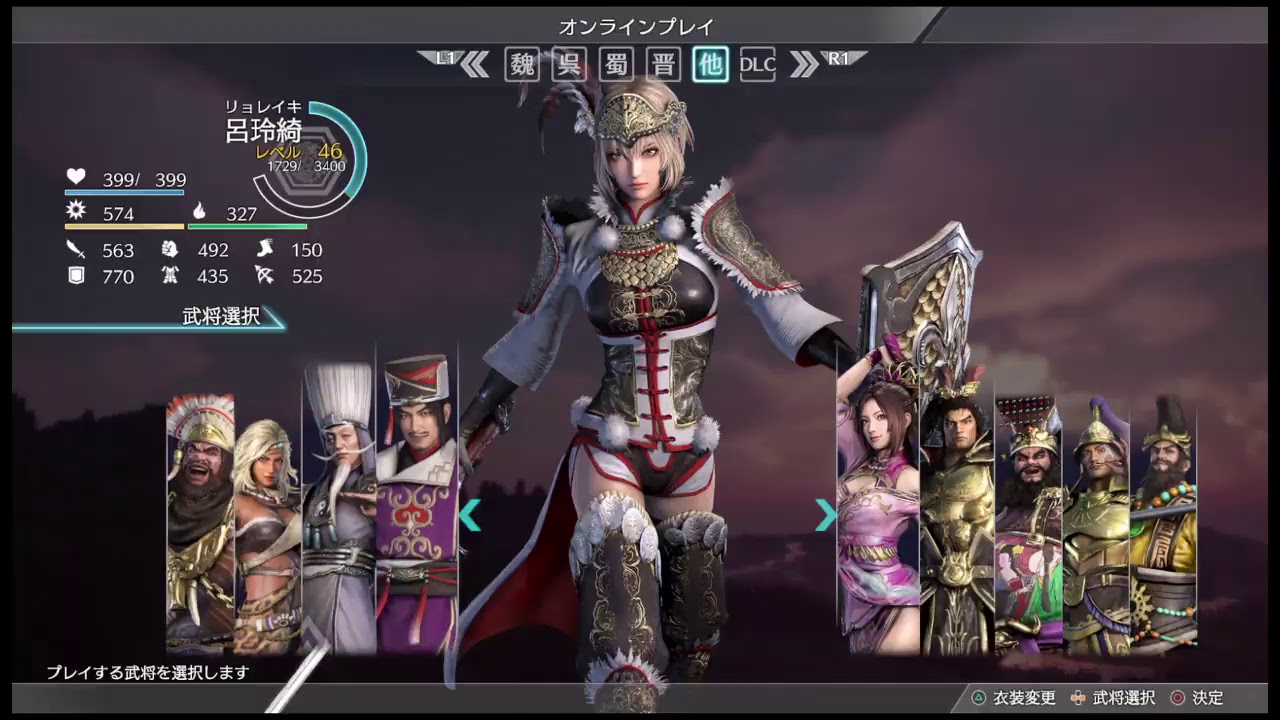Viewport: 1280px width, 720px height.
Task: Choose the 他 (Other) faction tab
Action: coord(710,64)
